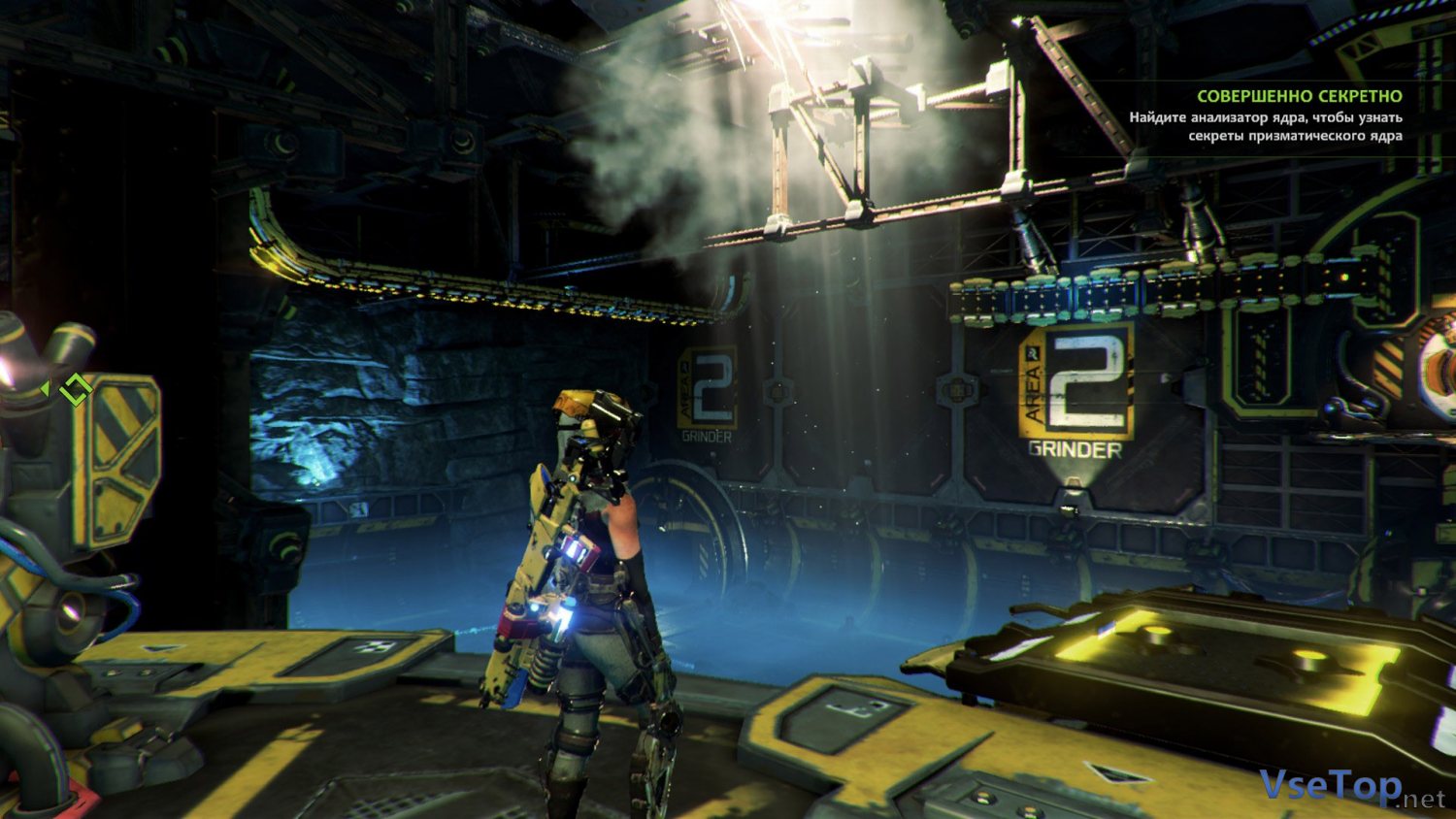The height and width of the screenshot is (819, 1456).
Task: Click the VseTop.net watermark
Action: click(1351, 787)
